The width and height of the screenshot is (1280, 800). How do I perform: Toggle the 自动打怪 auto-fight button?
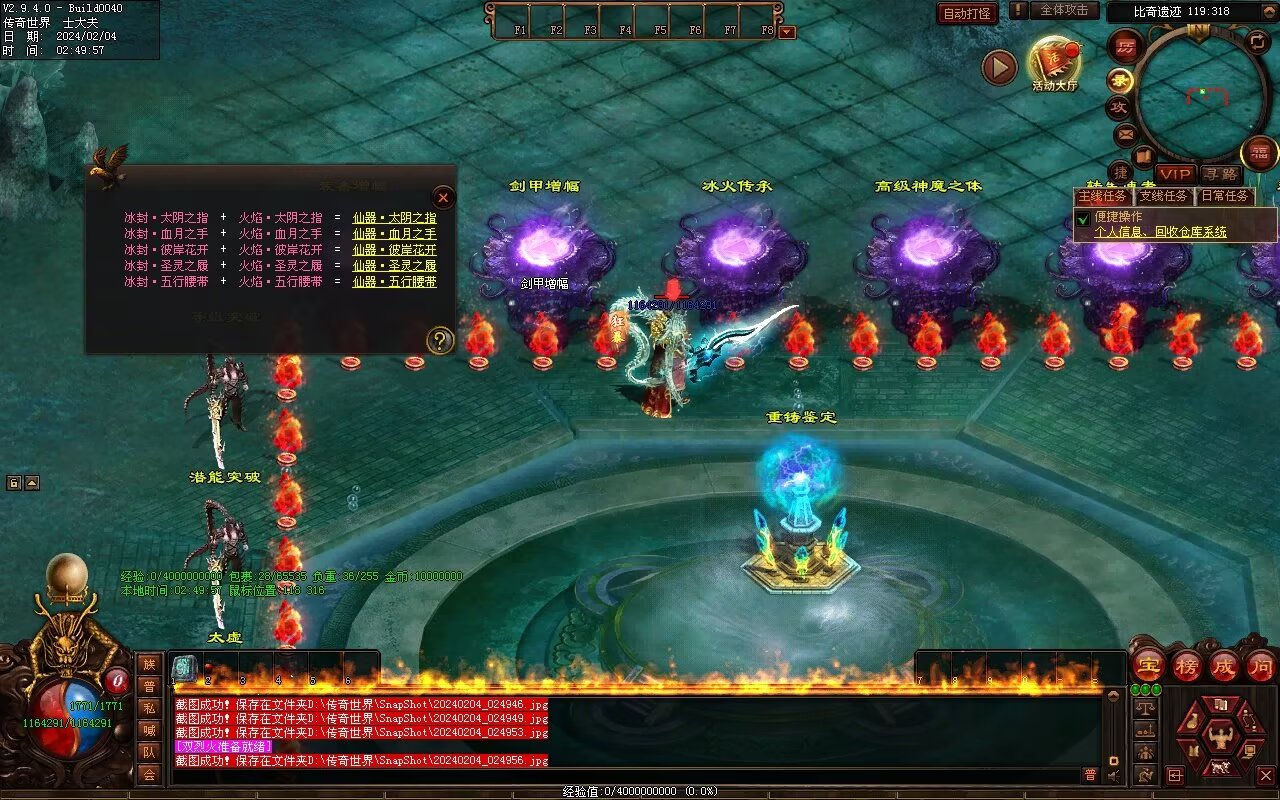point(967,13)
